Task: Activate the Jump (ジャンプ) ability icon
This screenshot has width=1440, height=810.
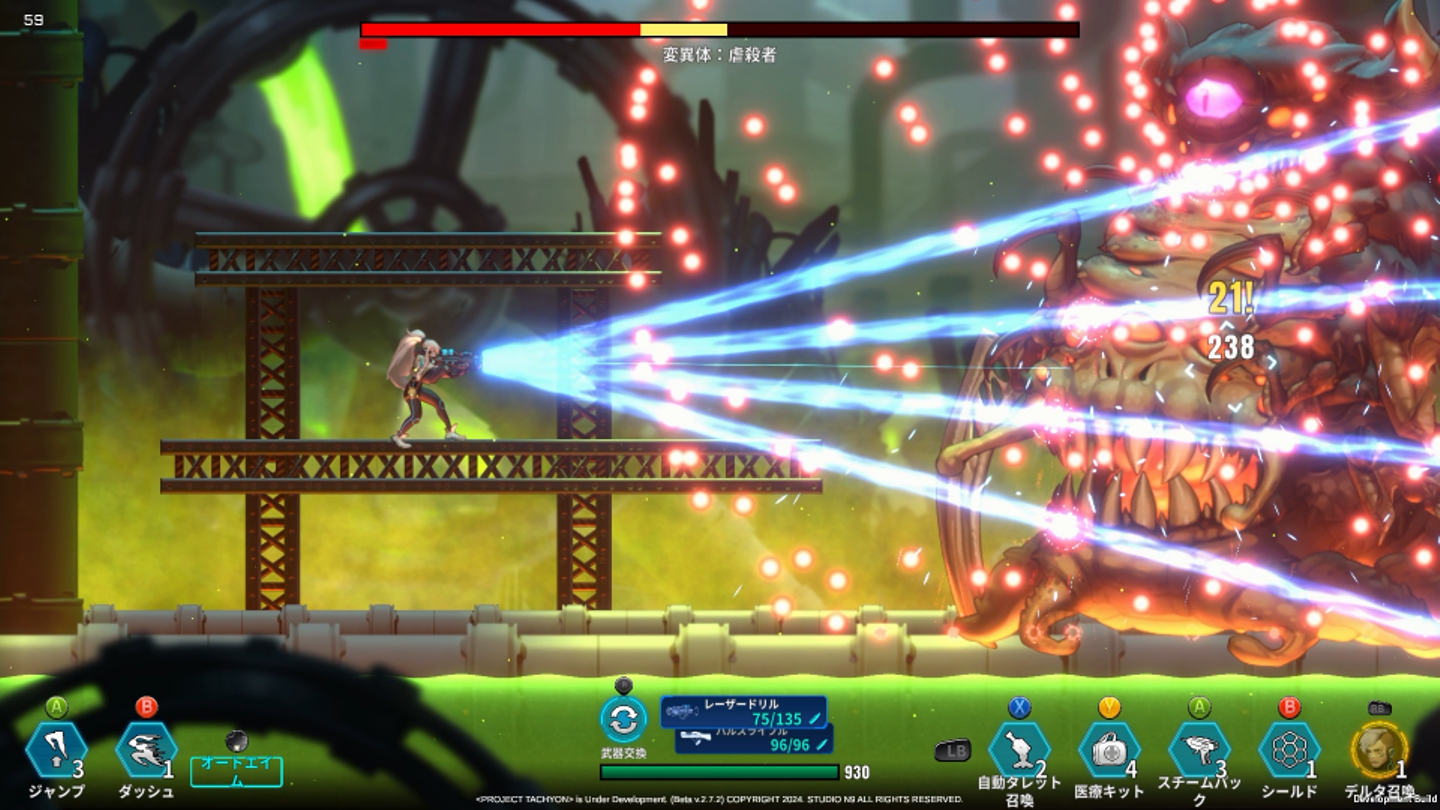Action: pyautogui.click(x=56, y=750)
